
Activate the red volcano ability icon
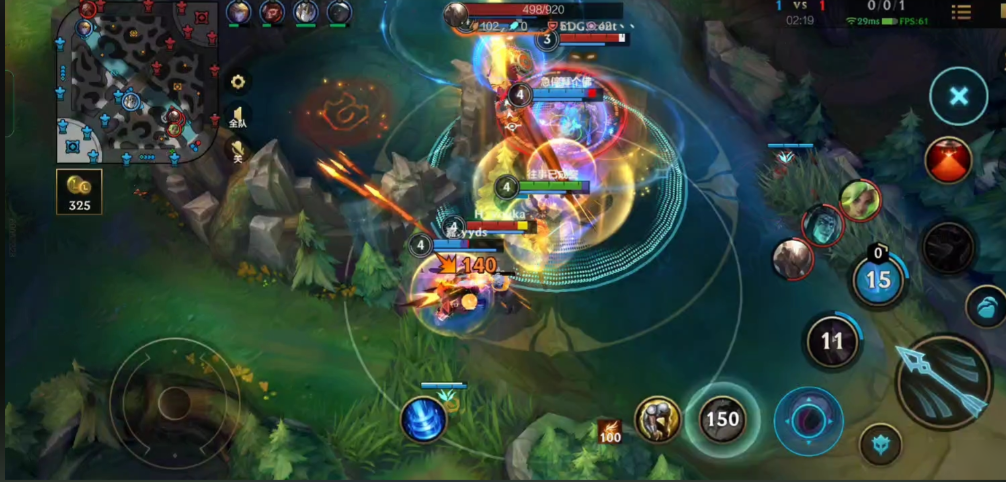coord(948,160)
